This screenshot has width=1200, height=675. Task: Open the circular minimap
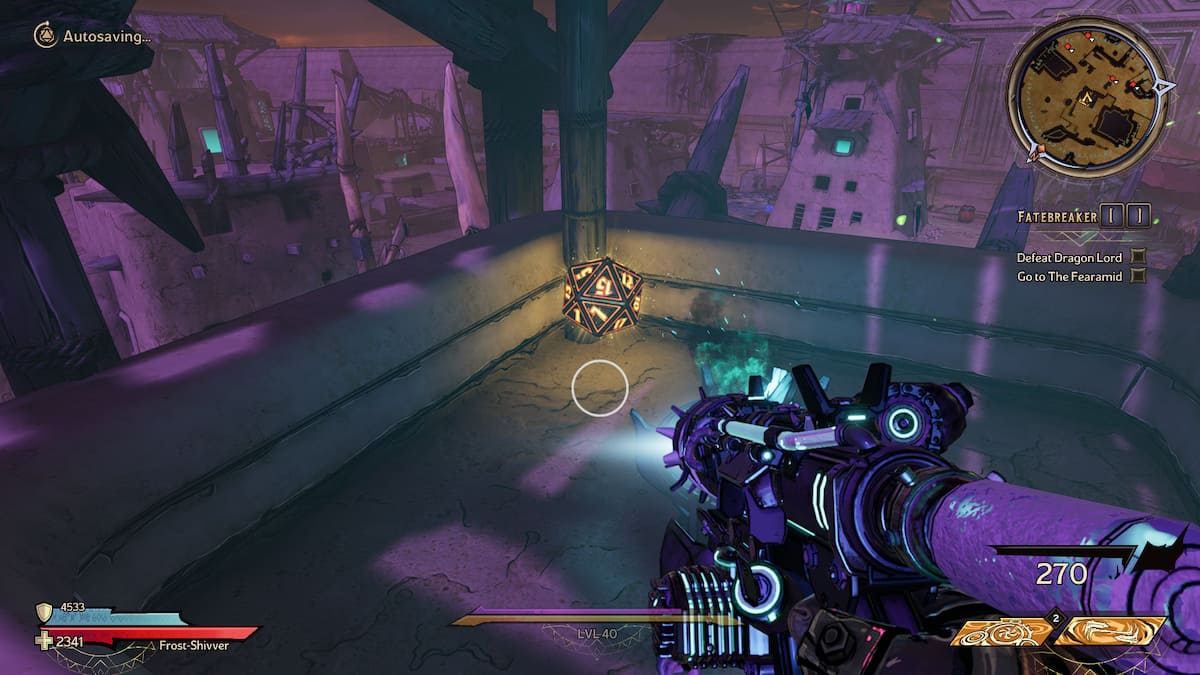pos(1085,96)
